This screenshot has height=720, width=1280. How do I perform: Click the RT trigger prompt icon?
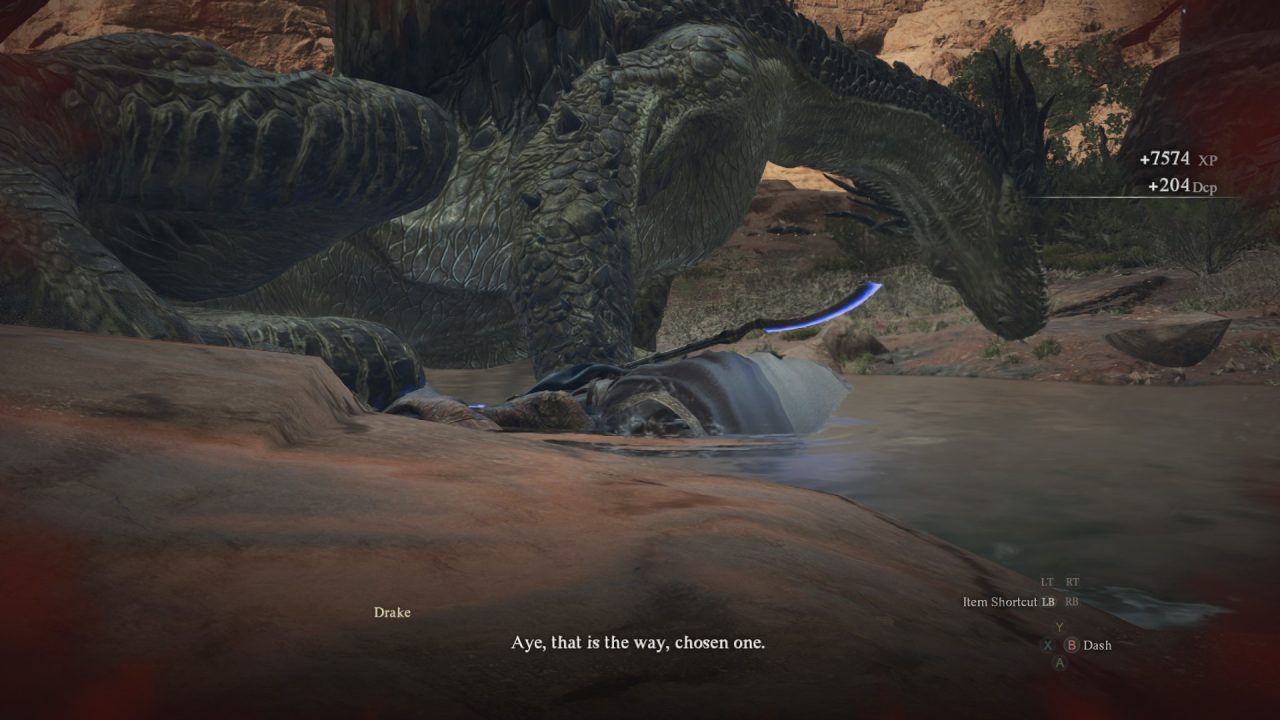[1072, 581]
